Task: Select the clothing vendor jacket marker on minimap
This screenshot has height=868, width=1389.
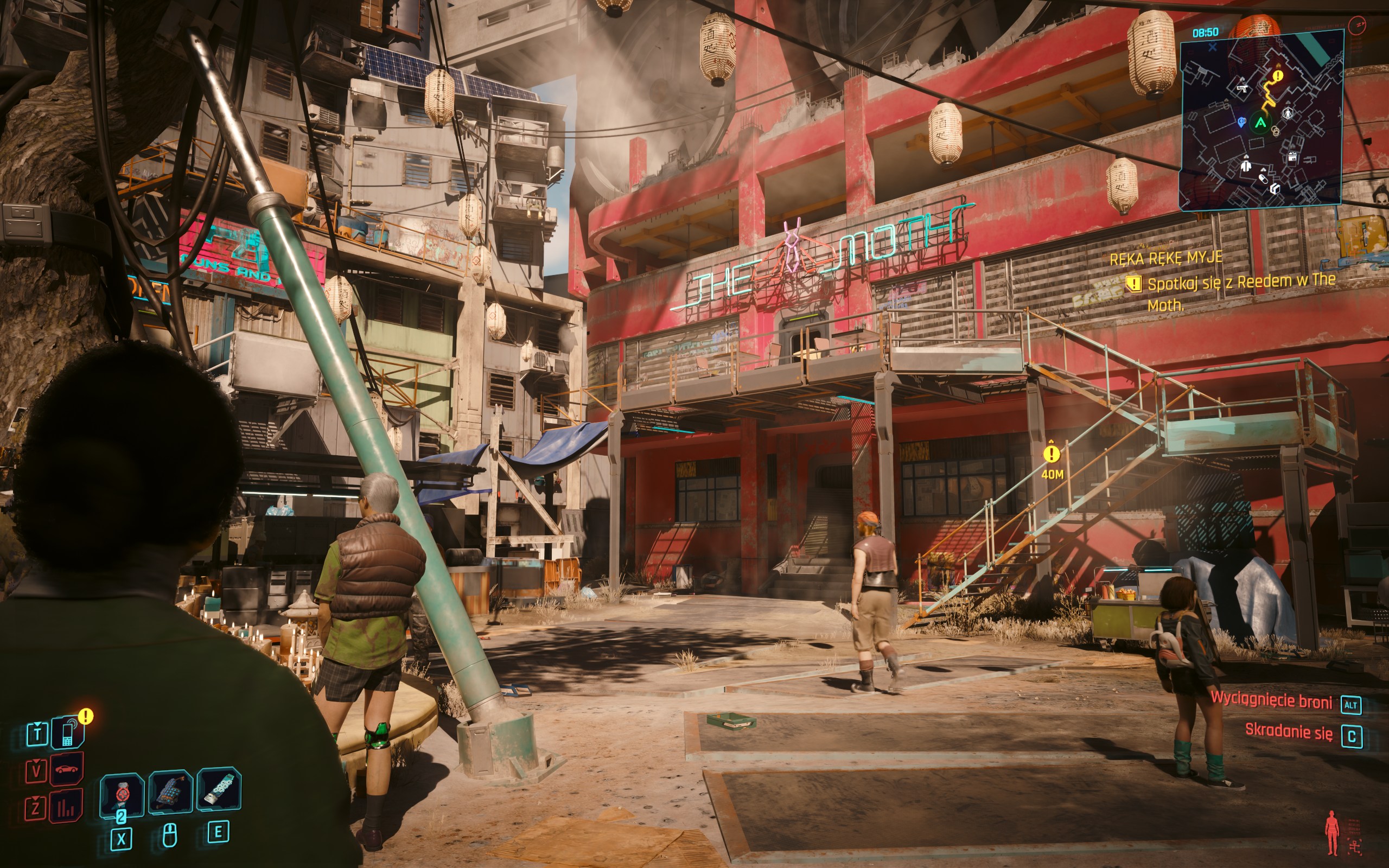Action: point(1246,166)
